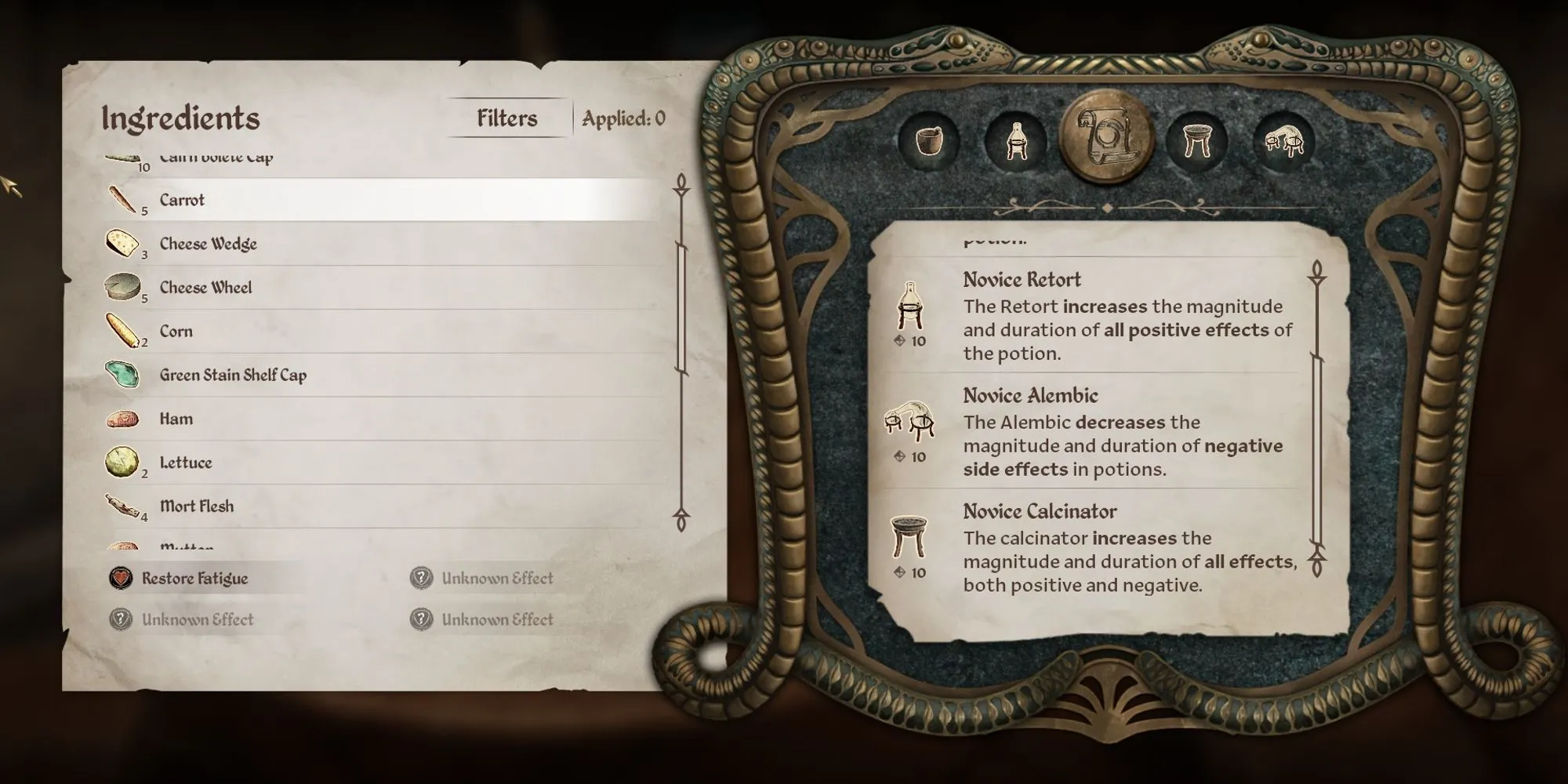This screenshot has width=1568, height=784.
Task: Choose the Novice Alembic entry
Action: click(x=1030, y=396)
